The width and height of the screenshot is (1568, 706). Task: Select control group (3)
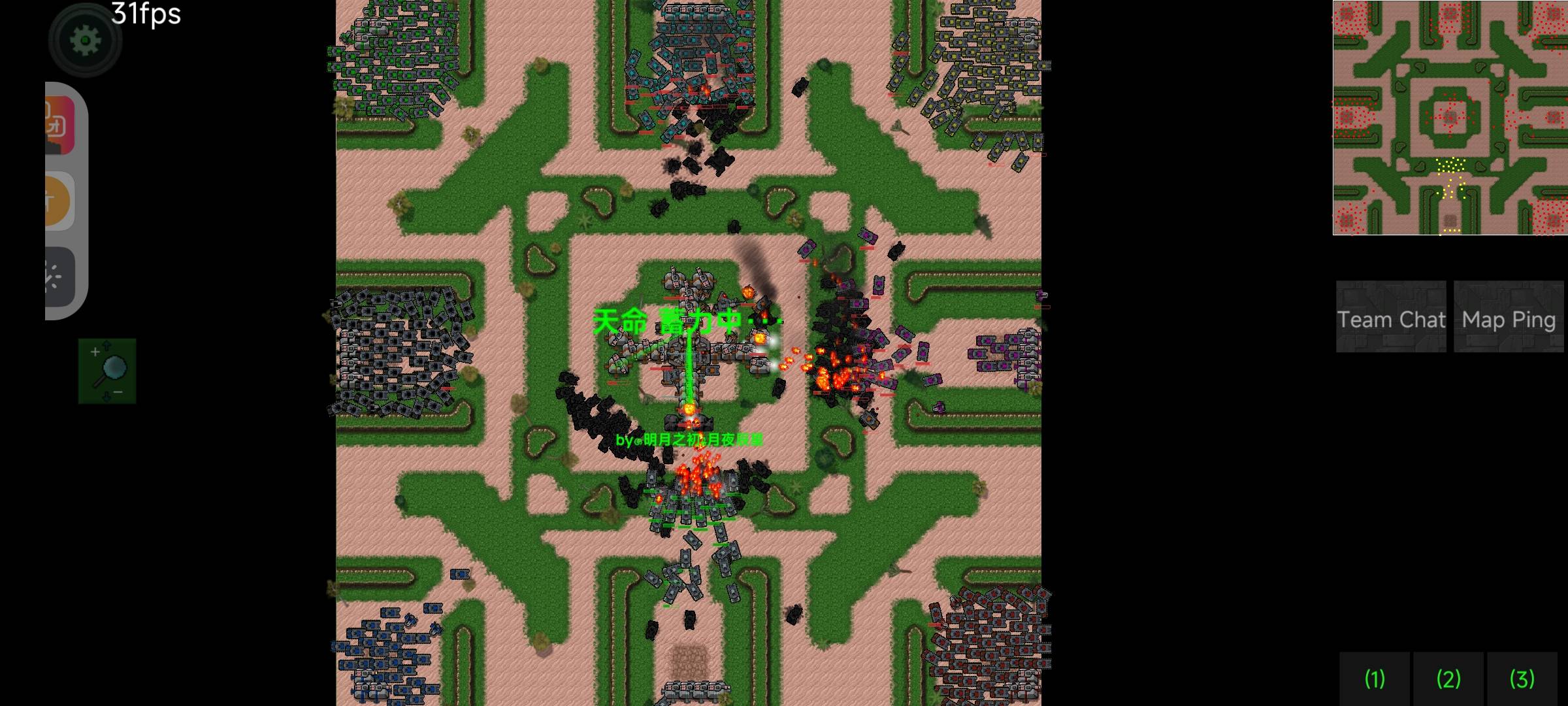[1522, 679]
